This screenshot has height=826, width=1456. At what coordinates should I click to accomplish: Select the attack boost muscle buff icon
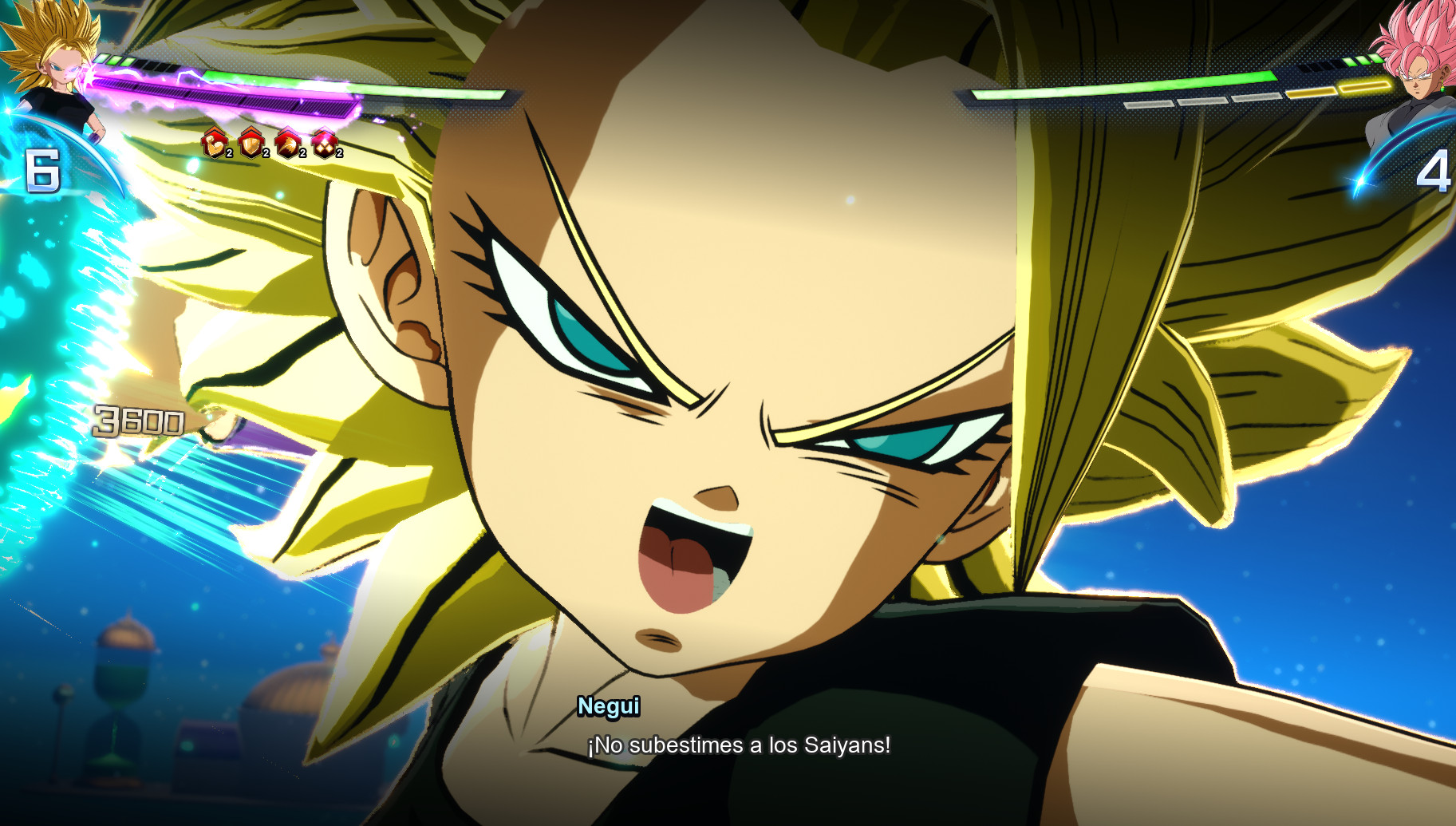(213, 144)
